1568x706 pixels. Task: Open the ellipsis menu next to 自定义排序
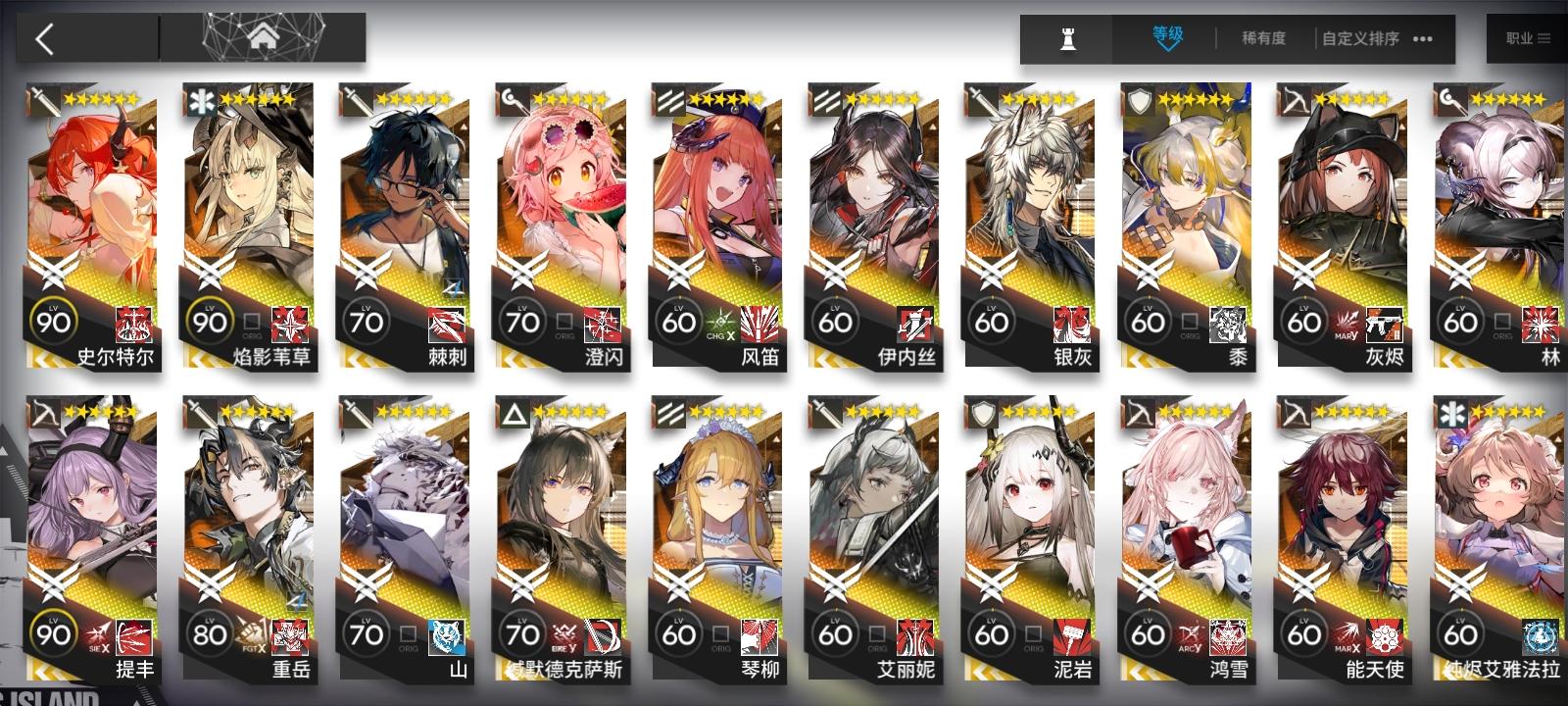pos(1423,37)
